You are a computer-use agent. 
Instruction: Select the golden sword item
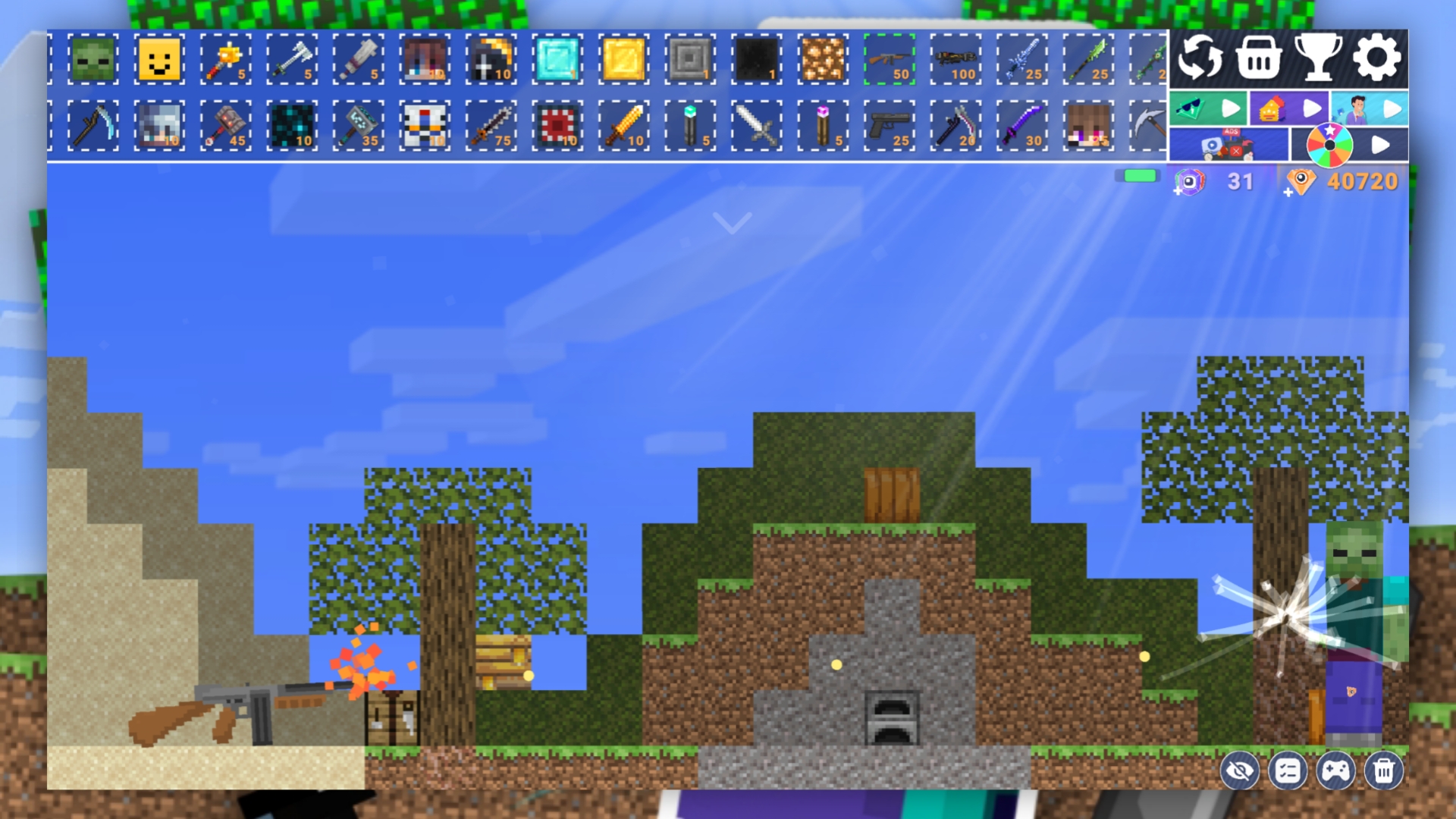pyautogui.click(x=623, y=127)
